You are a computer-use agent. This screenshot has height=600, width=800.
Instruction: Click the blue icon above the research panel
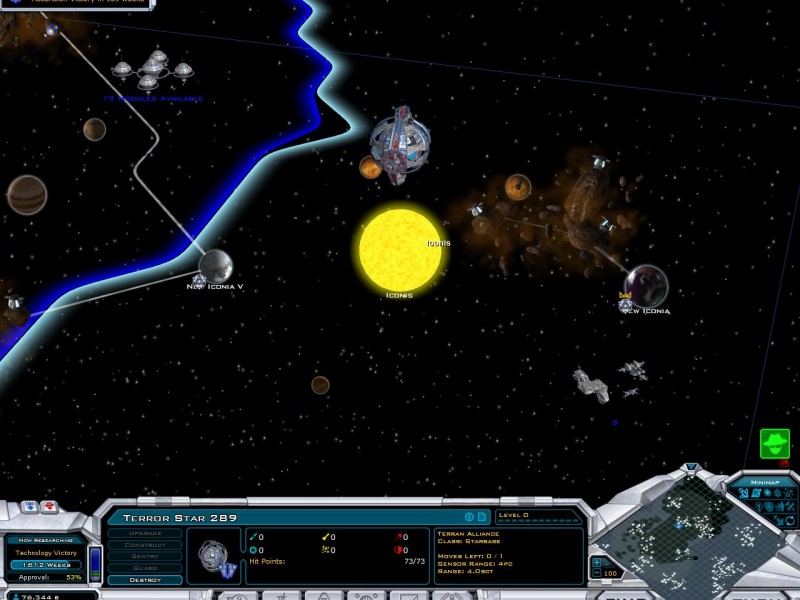28,507
